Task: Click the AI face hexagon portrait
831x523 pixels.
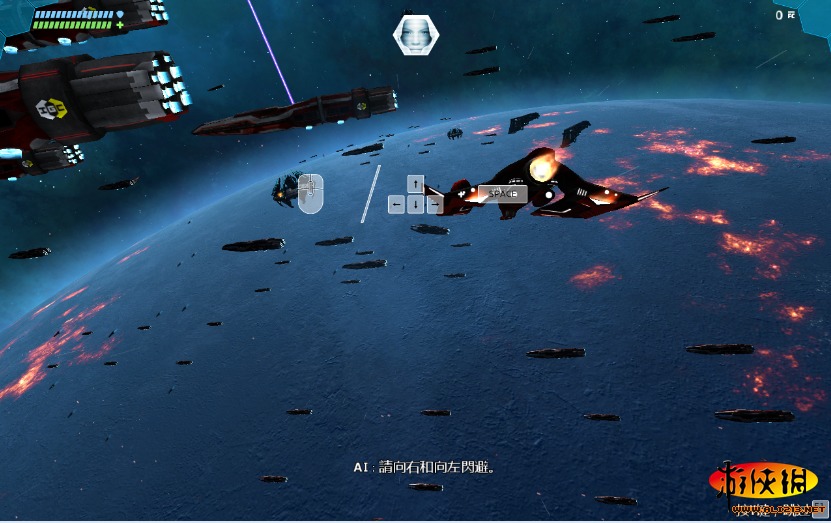Action: point(415,34)
